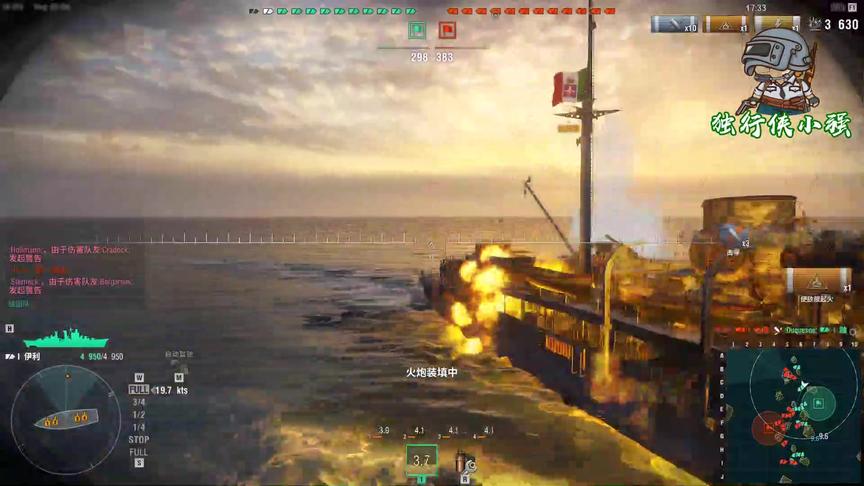This screenshot has height=486, width=864.
Task: Switch to the alternate shell ammo icon
Action: tap(463, 461)
